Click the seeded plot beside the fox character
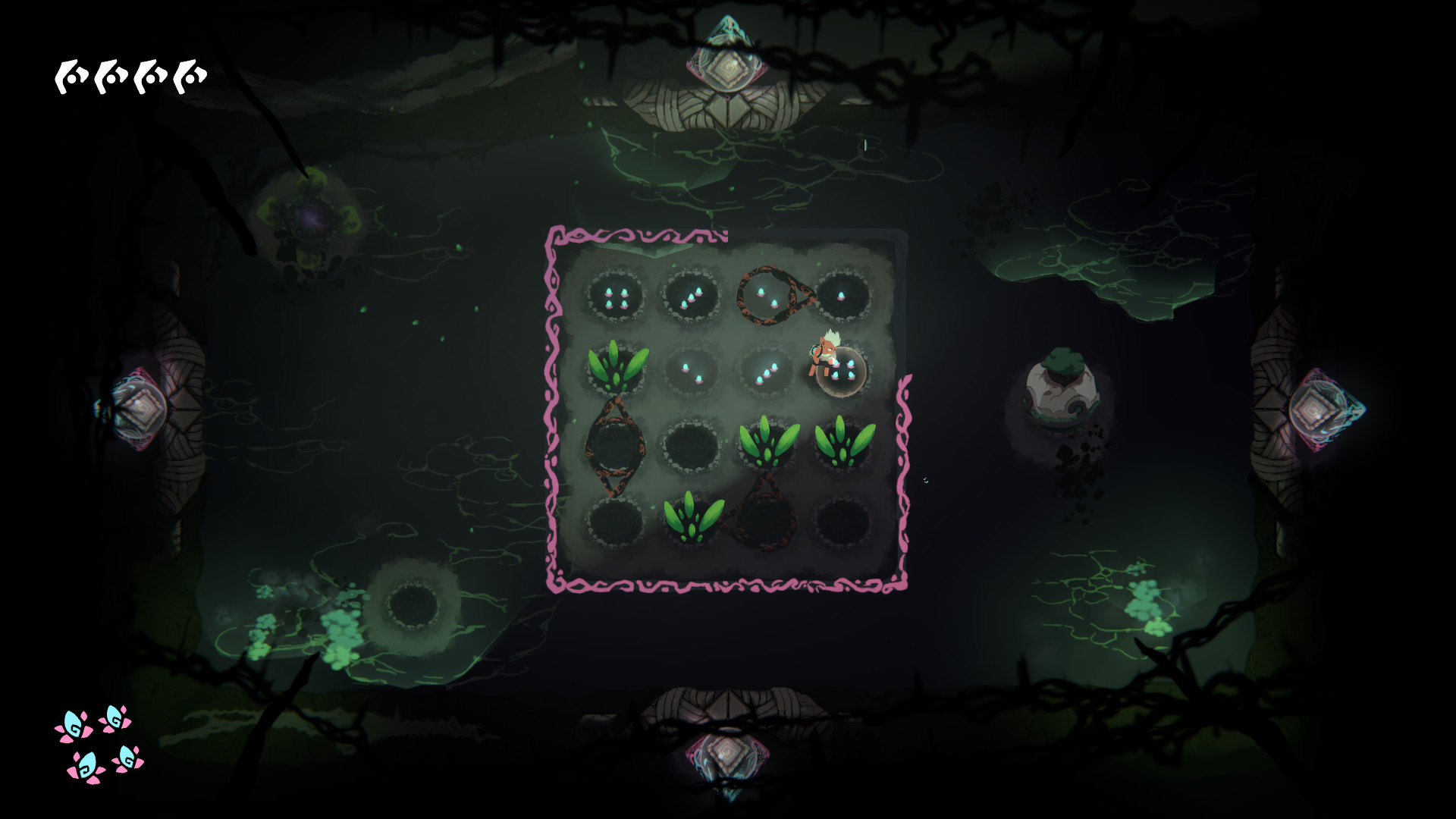 (x=842, y=372)
